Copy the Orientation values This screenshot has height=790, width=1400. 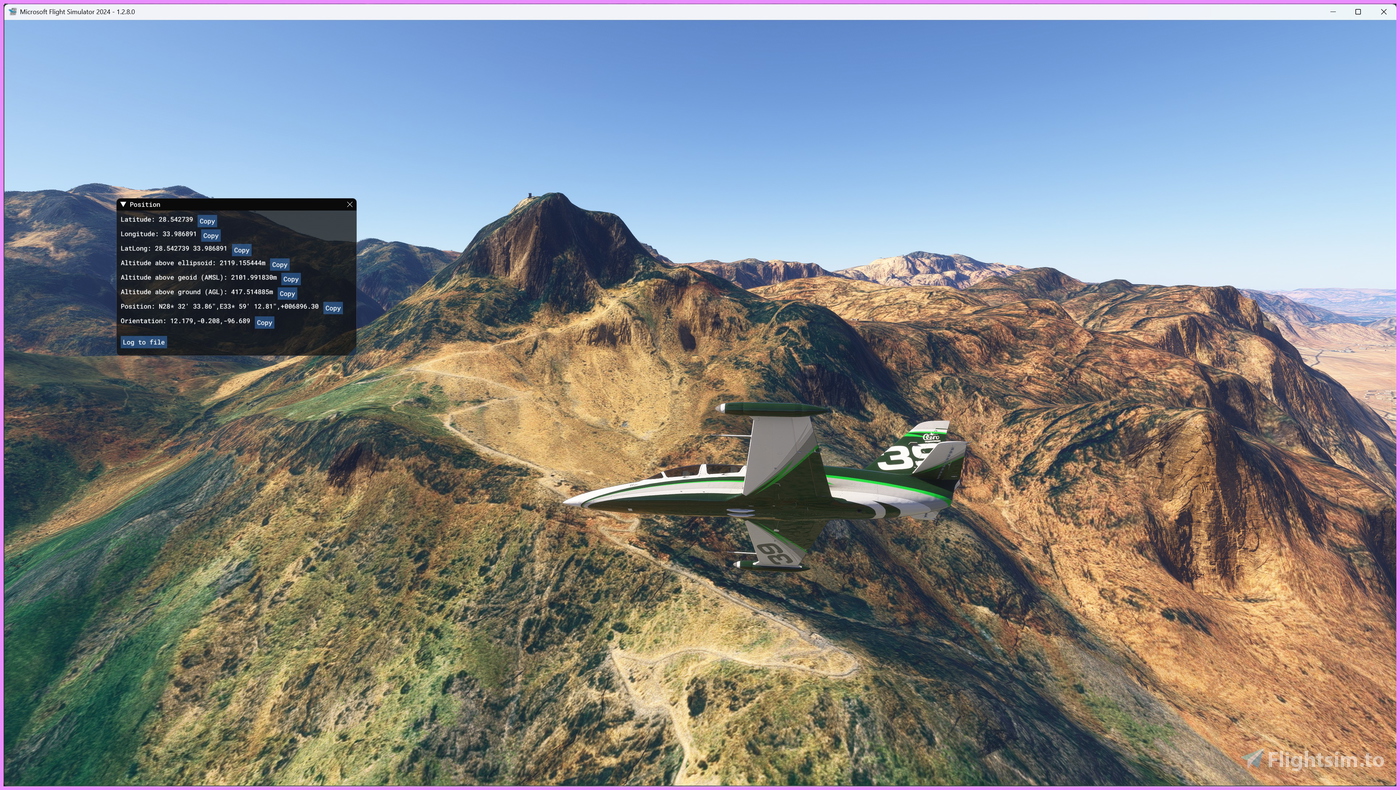[264, 323]
